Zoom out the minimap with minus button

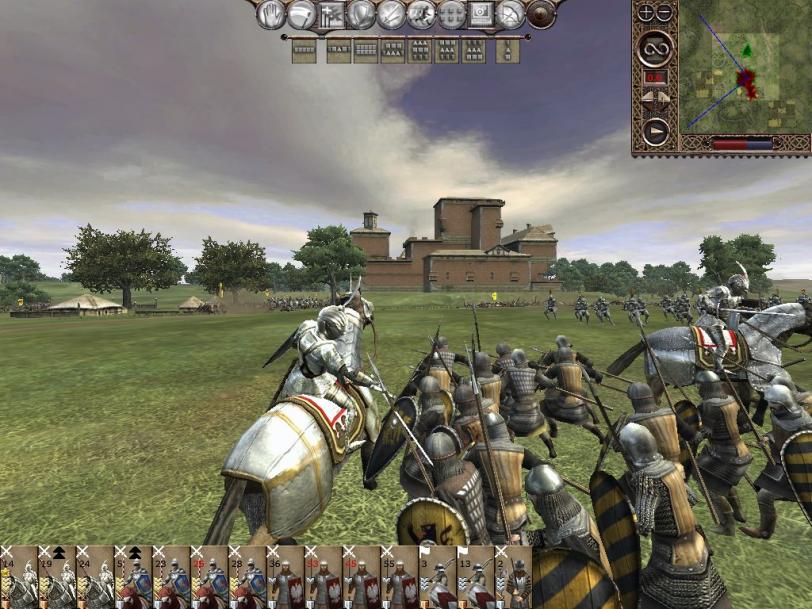(664, 13)
